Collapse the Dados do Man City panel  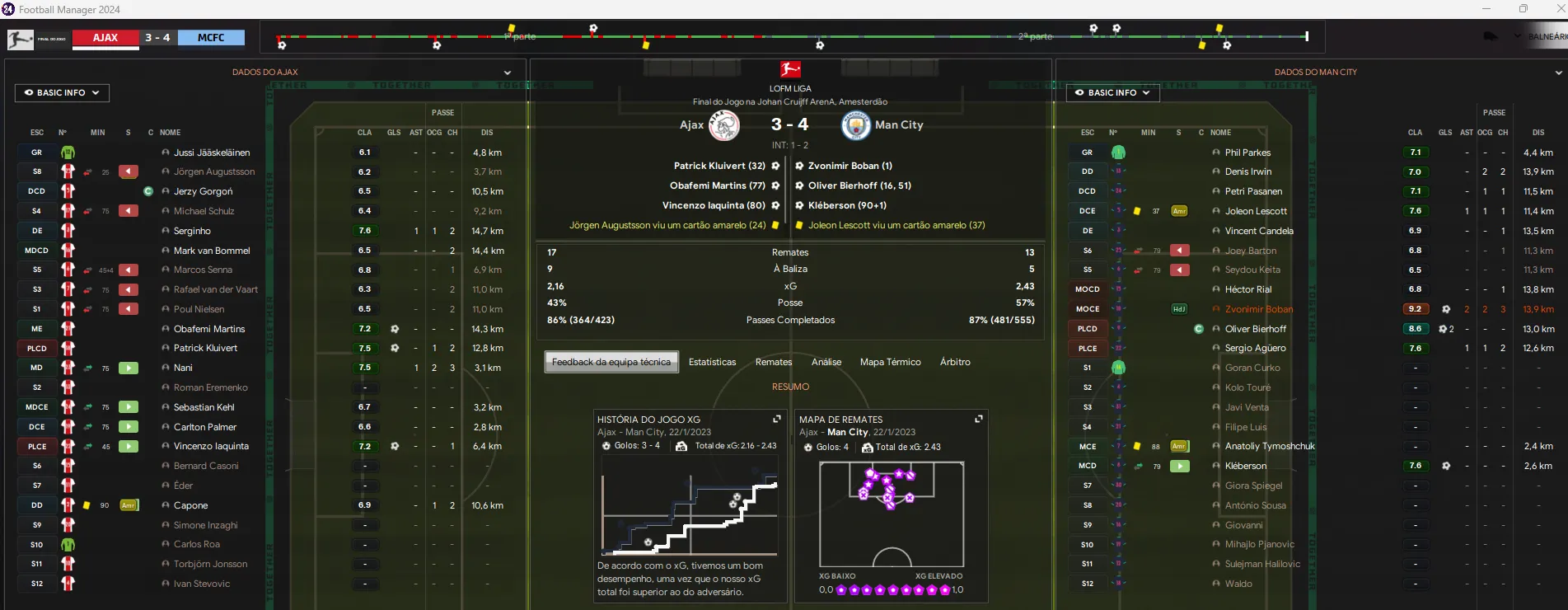click(1558, 73)
